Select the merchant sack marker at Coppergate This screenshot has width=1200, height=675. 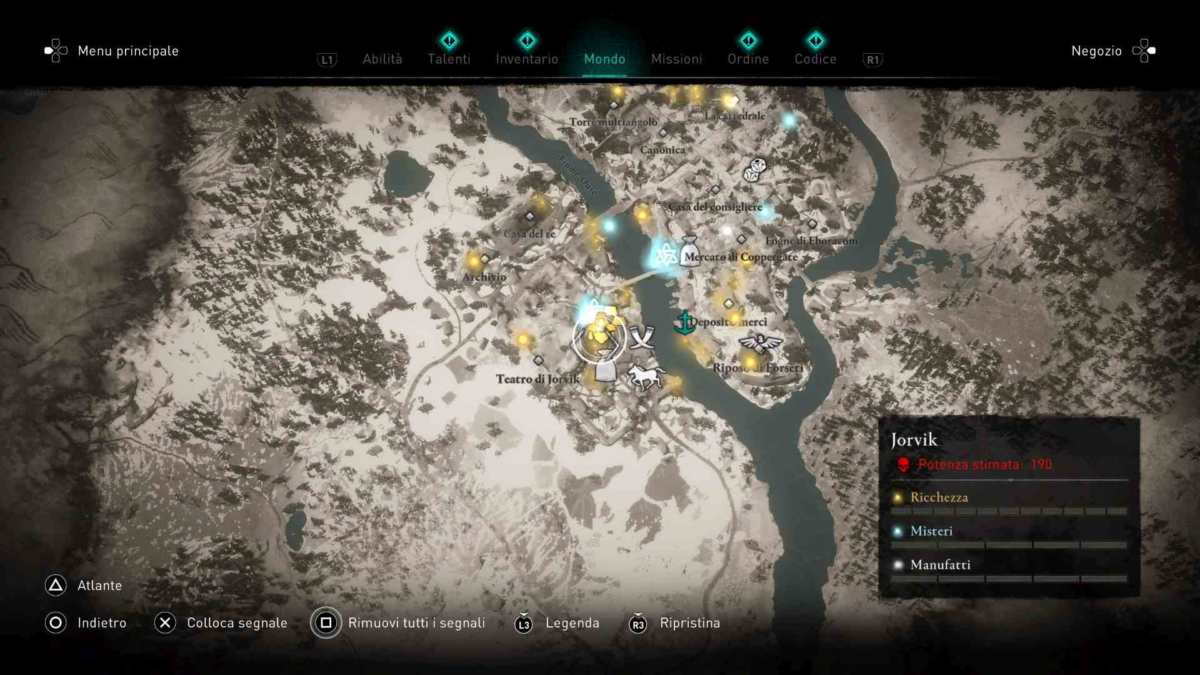coord(689,250)
